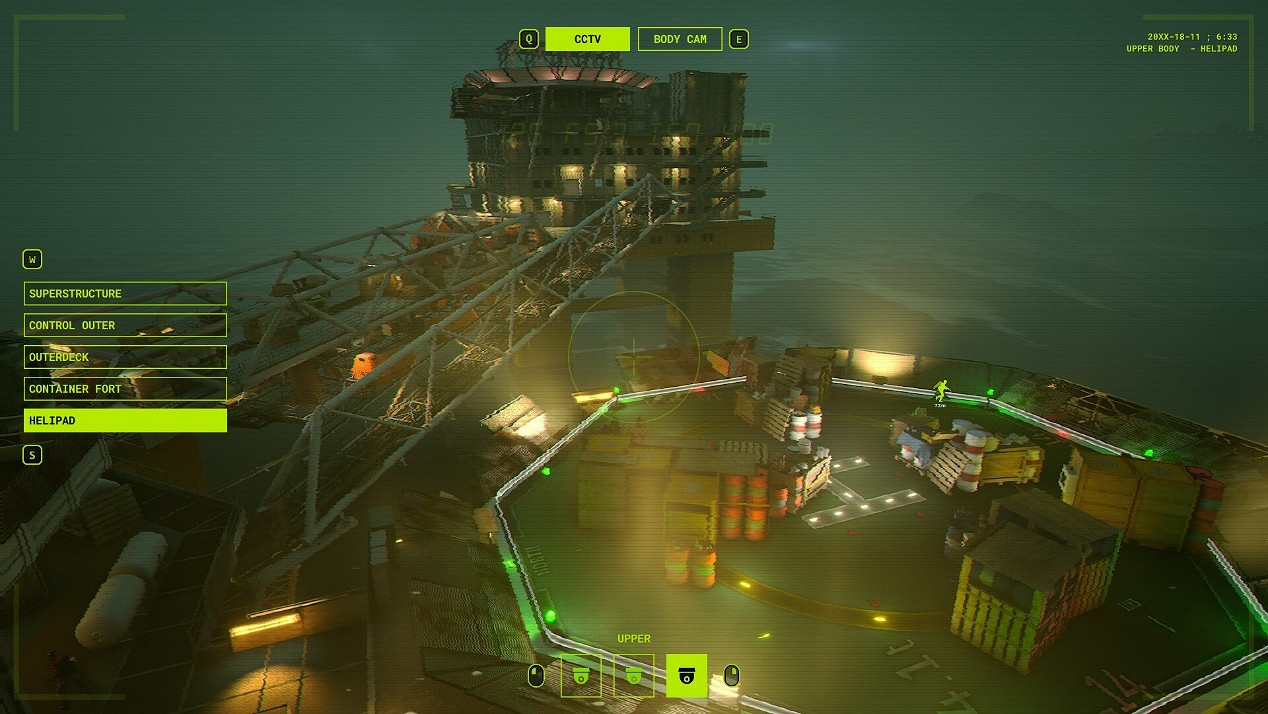Switch to the CONTAINER FORT location

125,389
